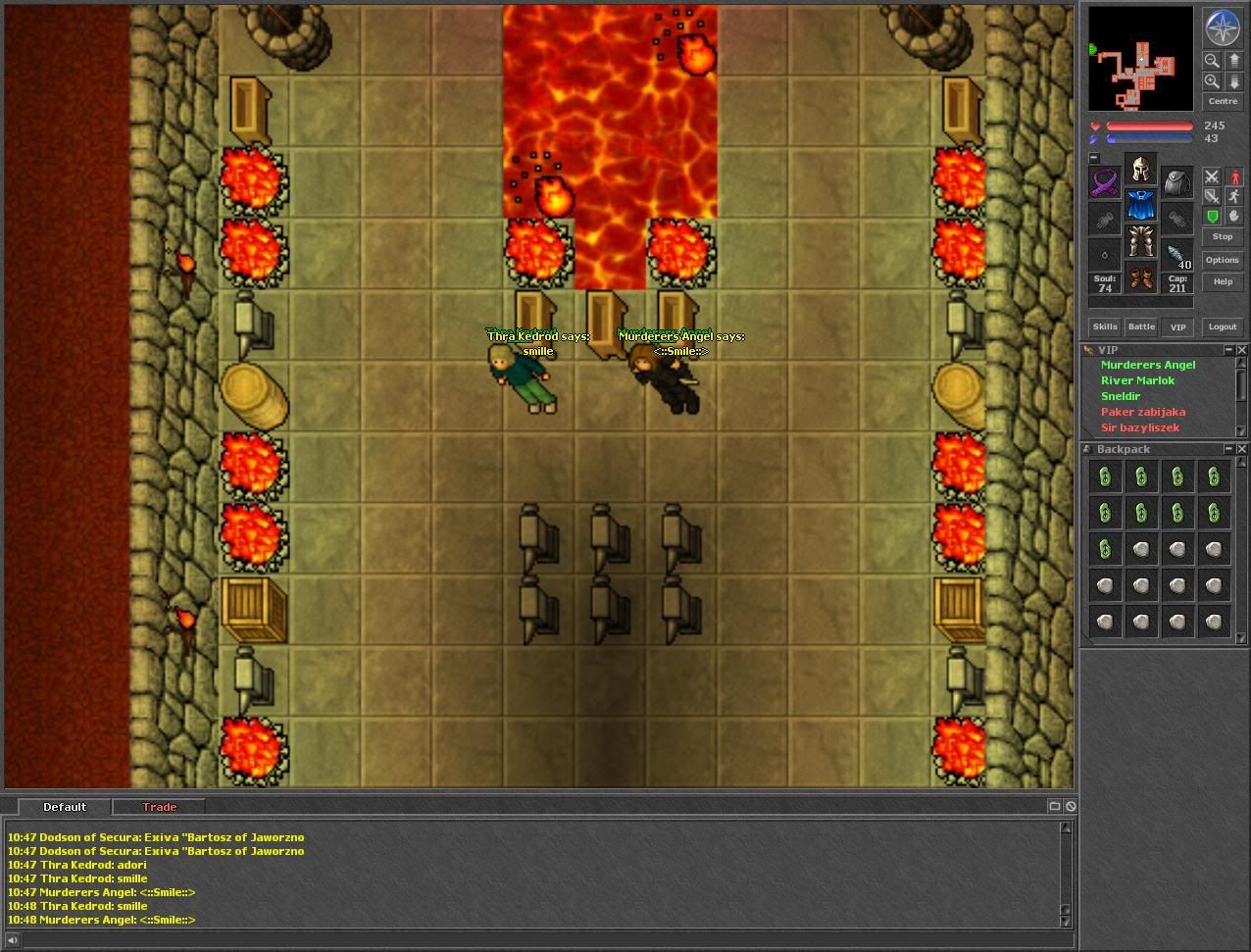Centre the minimap

(x=1222, y=101)
